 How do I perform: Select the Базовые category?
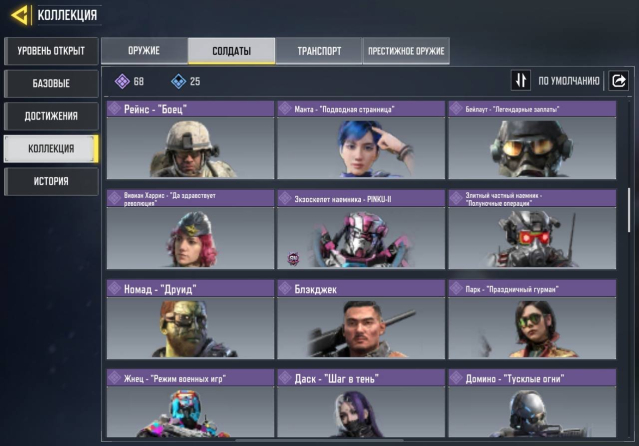[x=51, y=83]
